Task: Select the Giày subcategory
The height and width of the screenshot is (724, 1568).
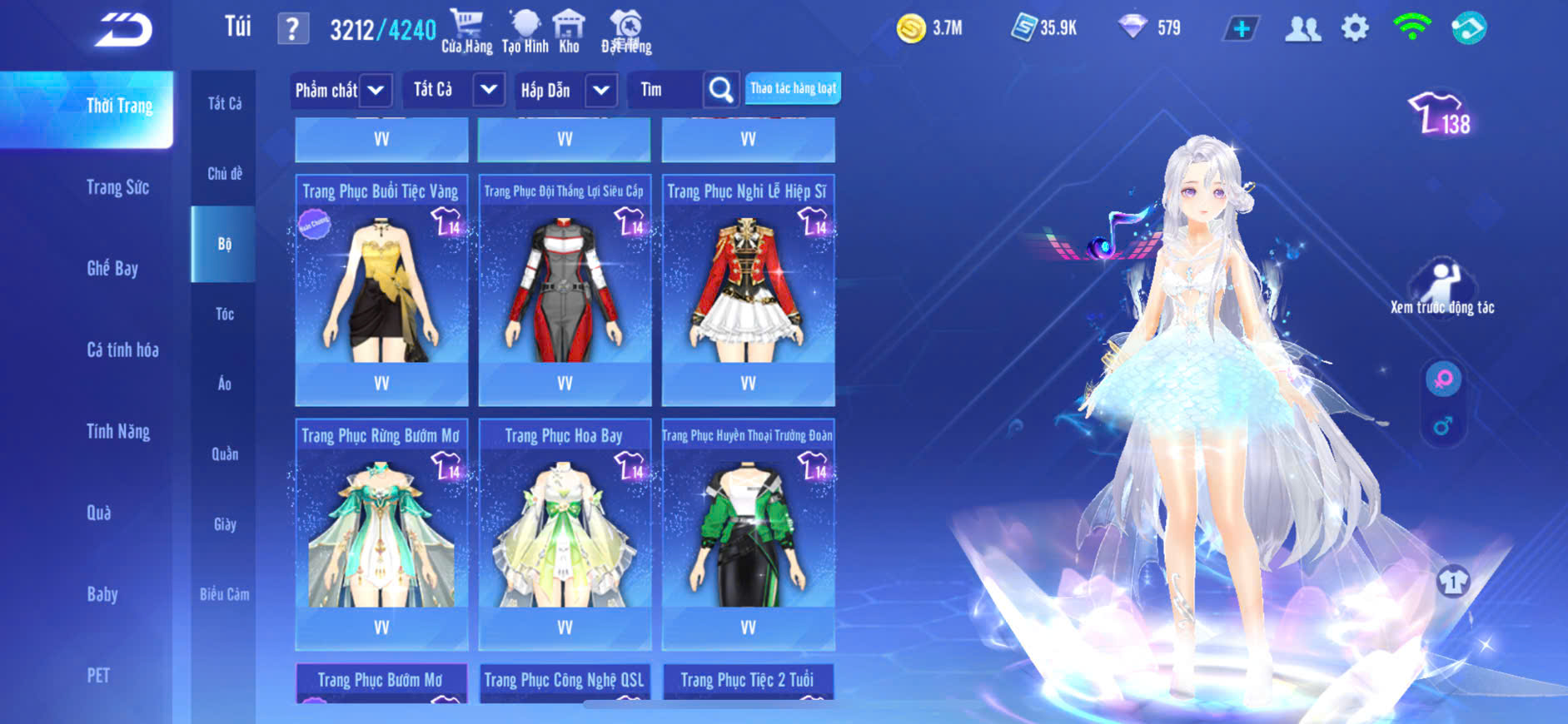Action: [x=224, y=524]
